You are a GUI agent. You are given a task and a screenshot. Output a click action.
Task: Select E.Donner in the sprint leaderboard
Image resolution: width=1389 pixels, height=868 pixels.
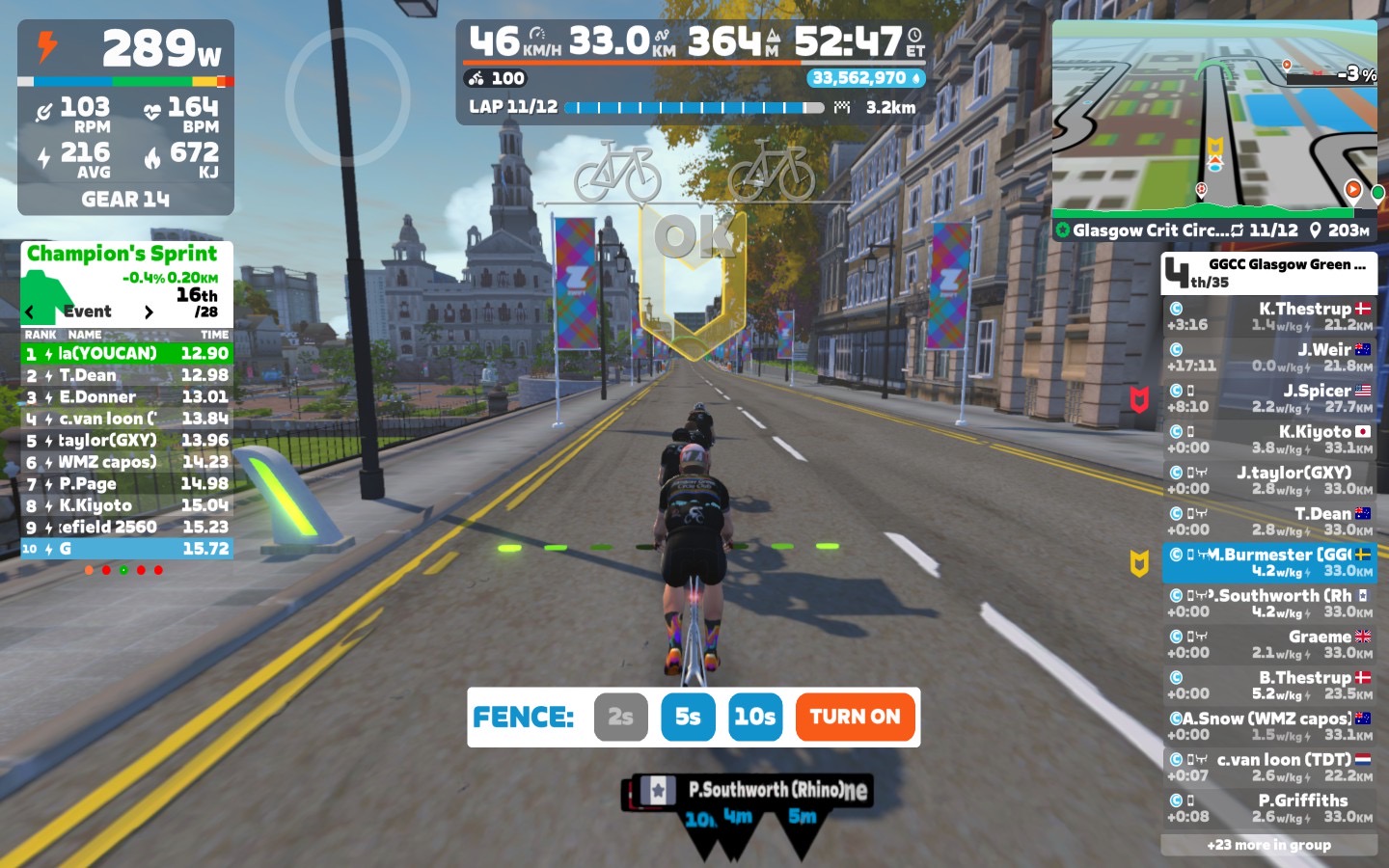pyautogui.click(x=126, y=396)
